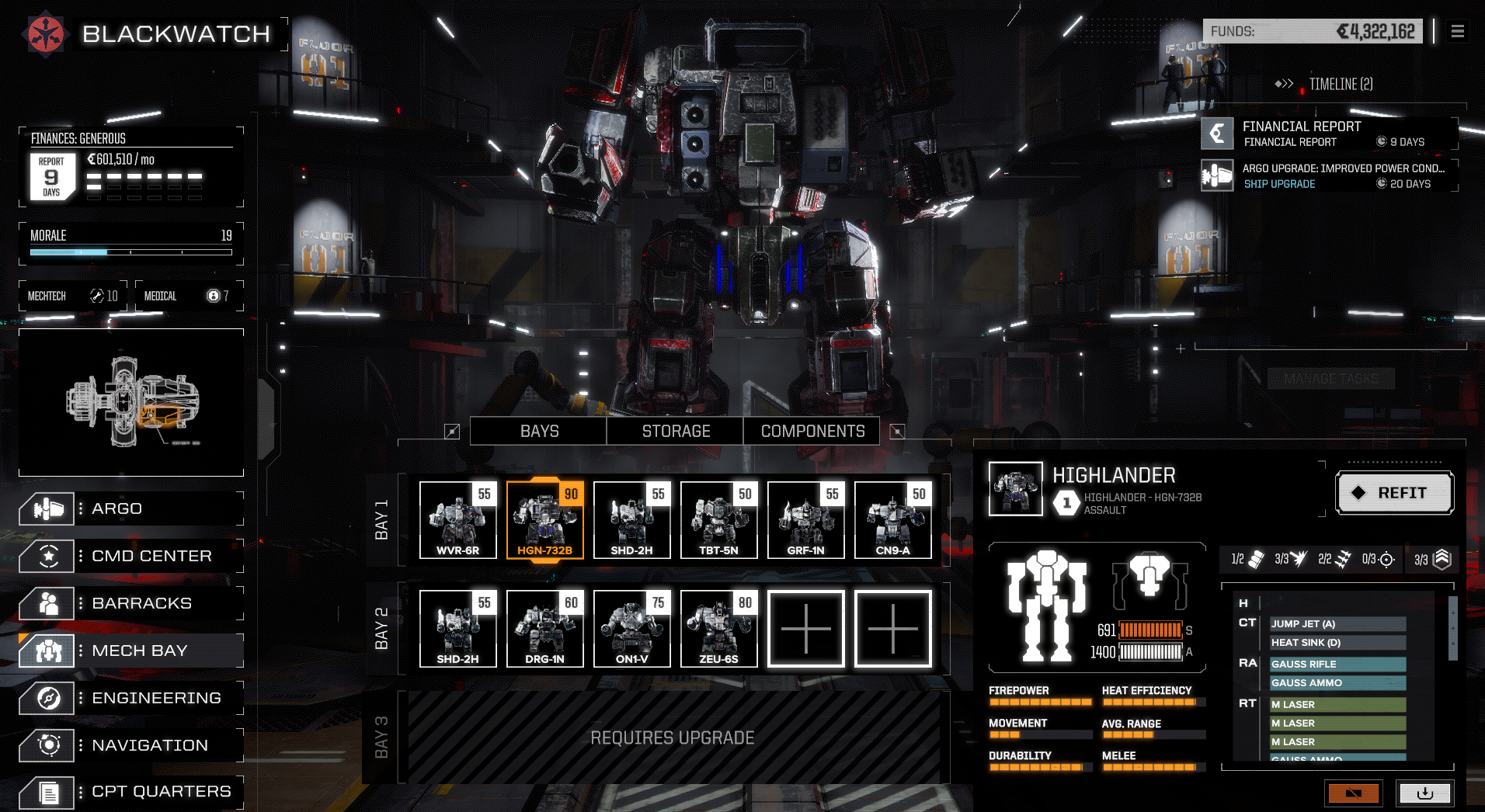This screenshot has width=1485, height=812.
Task: Switch to the Storage tab
Action: click(676, 432)
